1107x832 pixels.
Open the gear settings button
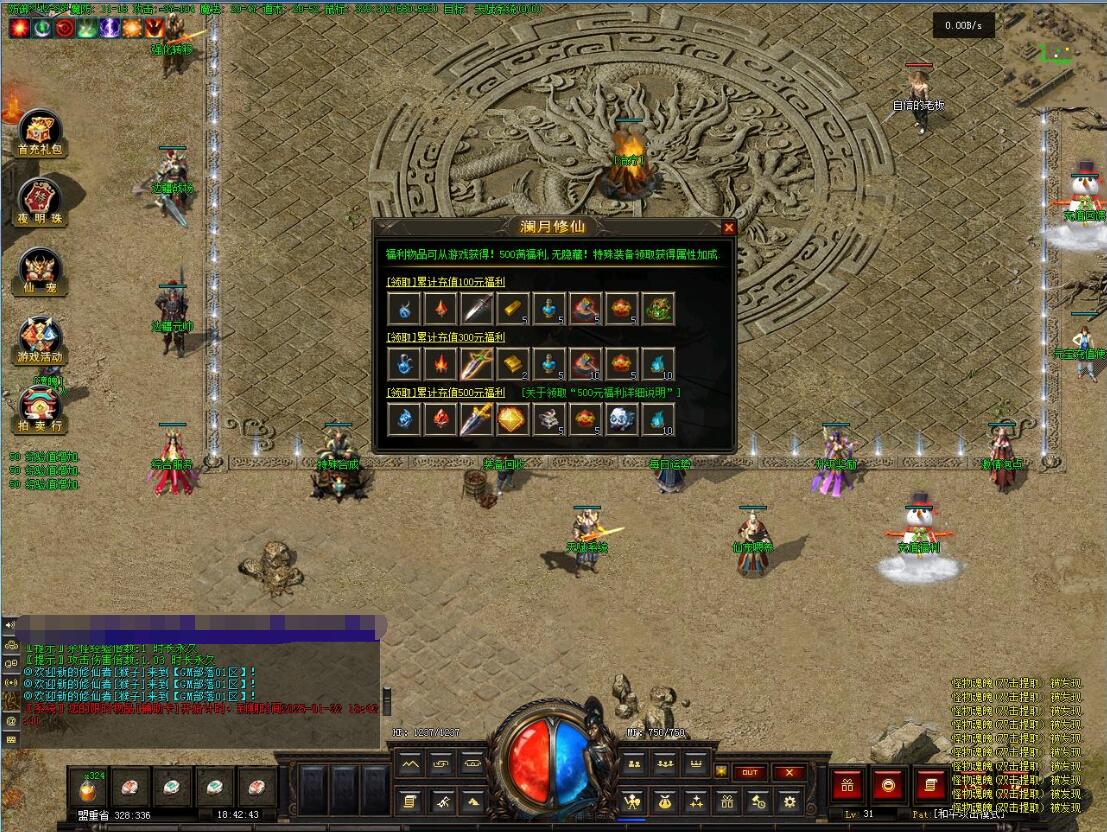790,801
